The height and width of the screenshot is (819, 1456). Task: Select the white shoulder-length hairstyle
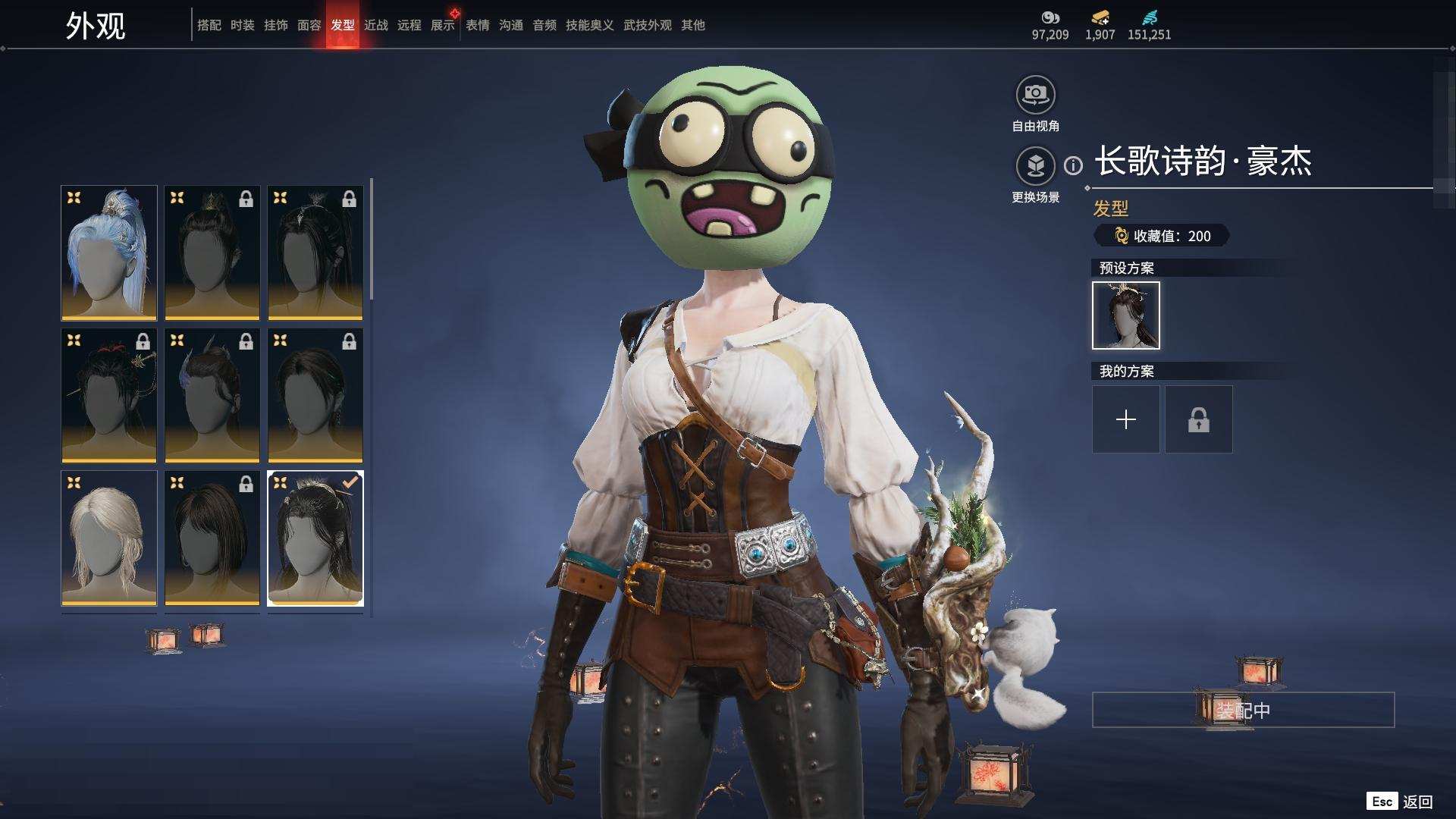click(x=109, y=538)
